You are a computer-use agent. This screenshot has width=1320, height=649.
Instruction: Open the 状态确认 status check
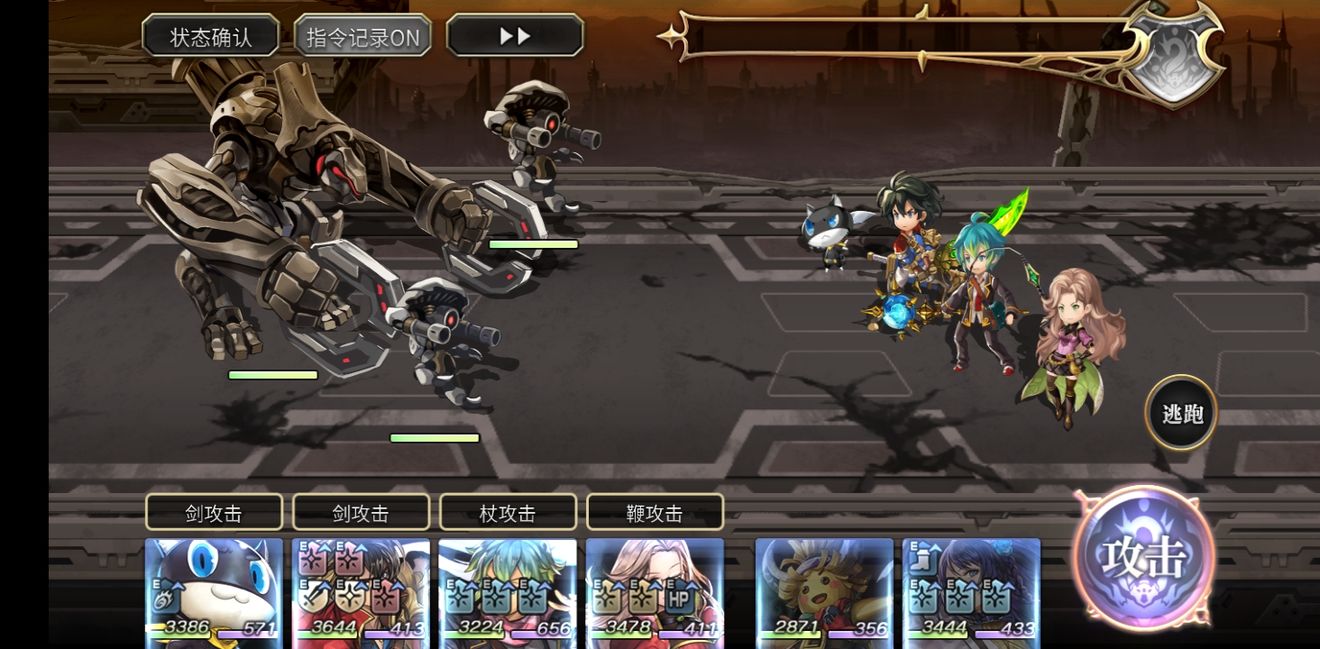pos(210,36)
